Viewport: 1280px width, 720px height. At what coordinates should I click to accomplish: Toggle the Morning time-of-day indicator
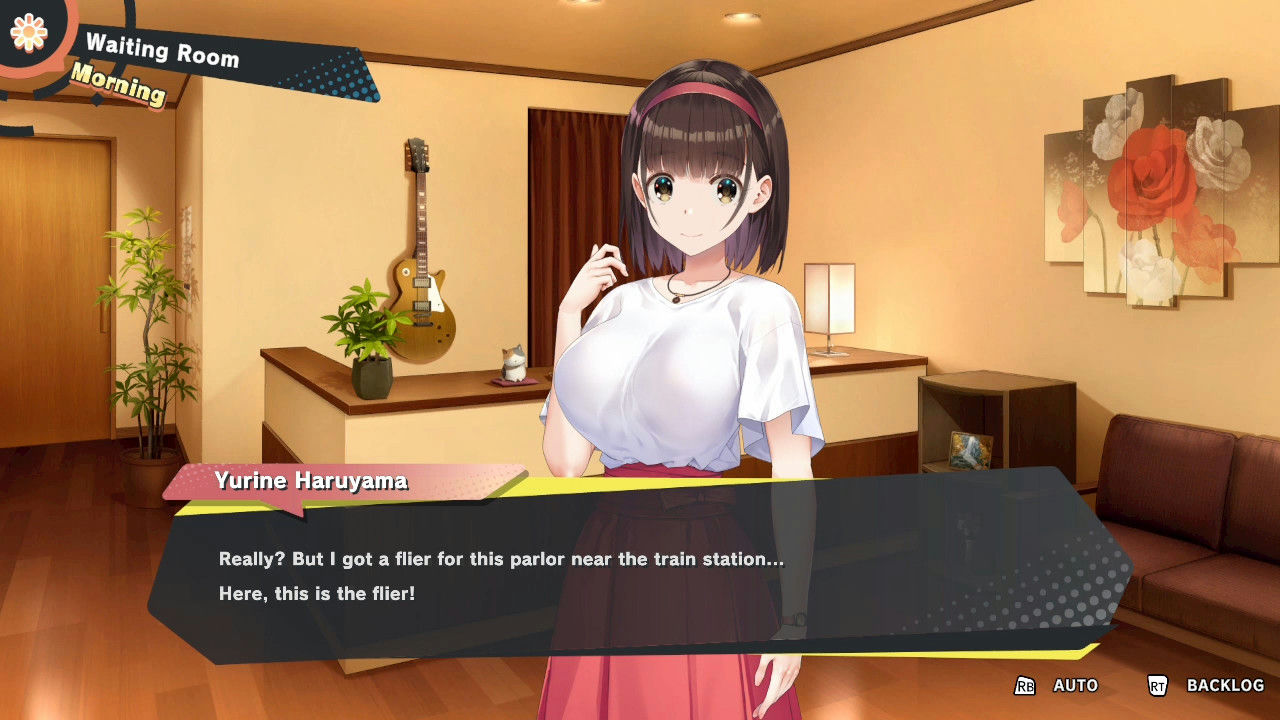[118, 91]
